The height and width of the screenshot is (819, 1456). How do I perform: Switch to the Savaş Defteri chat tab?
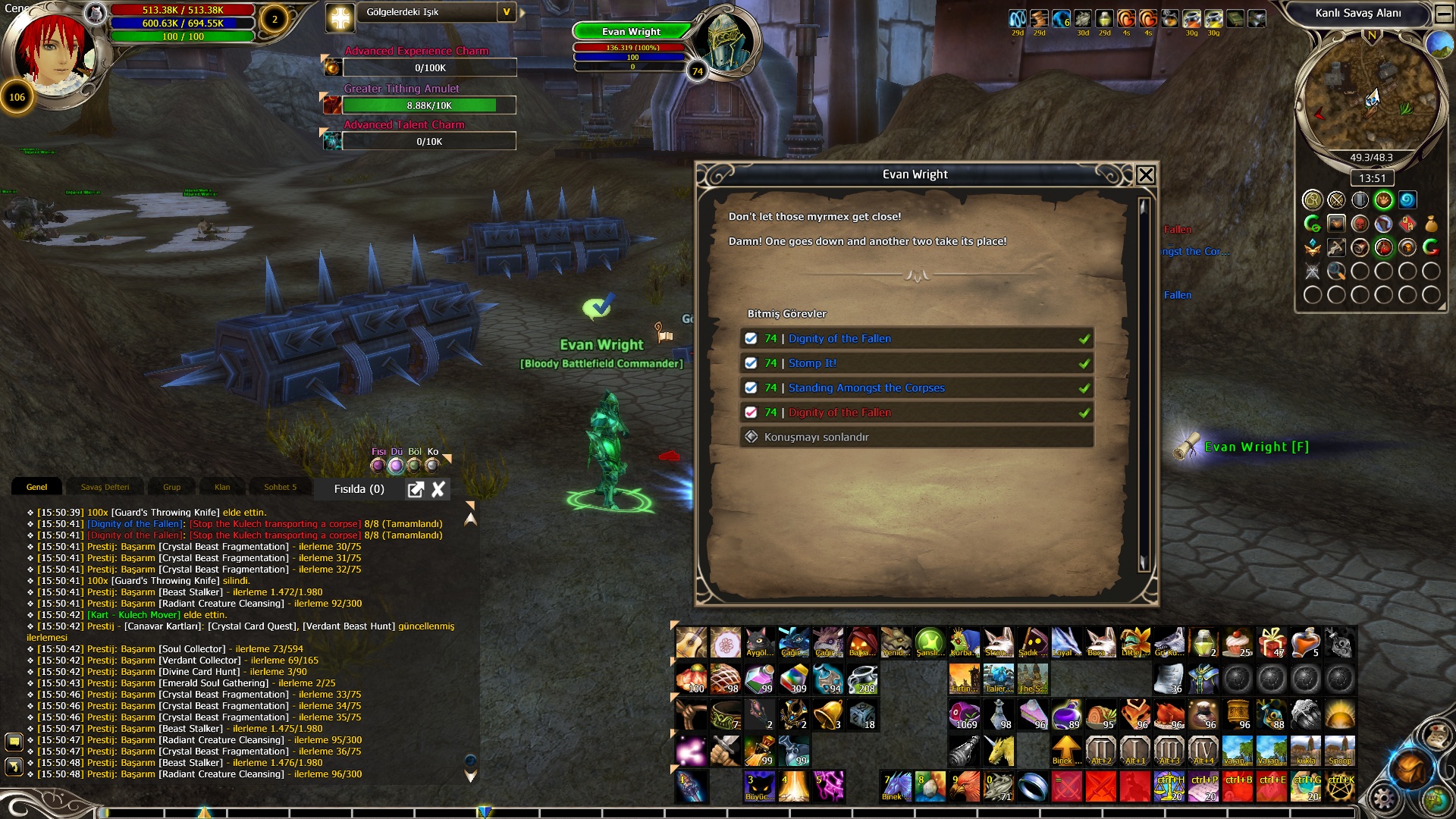tap(105, 488)
